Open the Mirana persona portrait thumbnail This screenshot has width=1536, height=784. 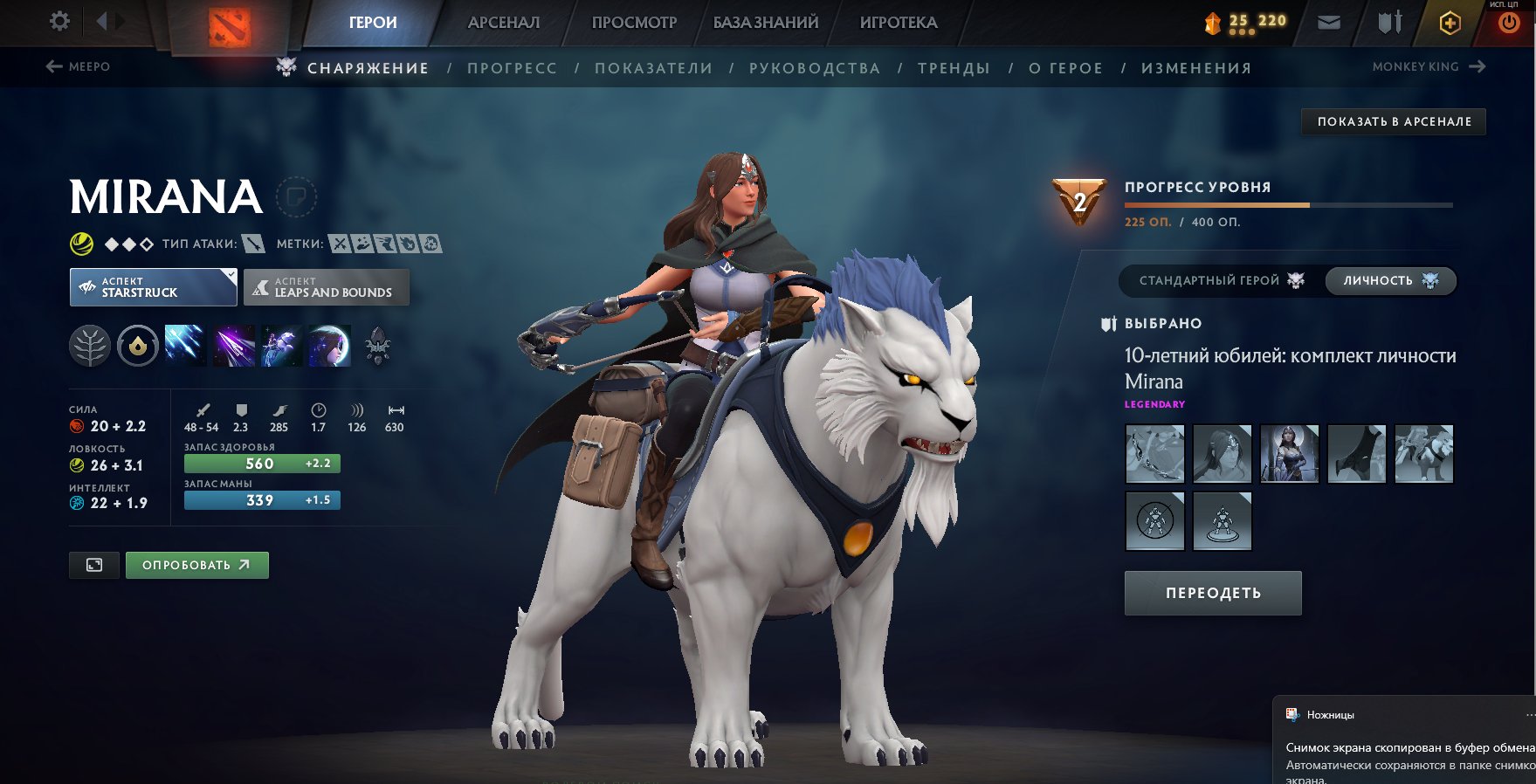pos(1290,454)
